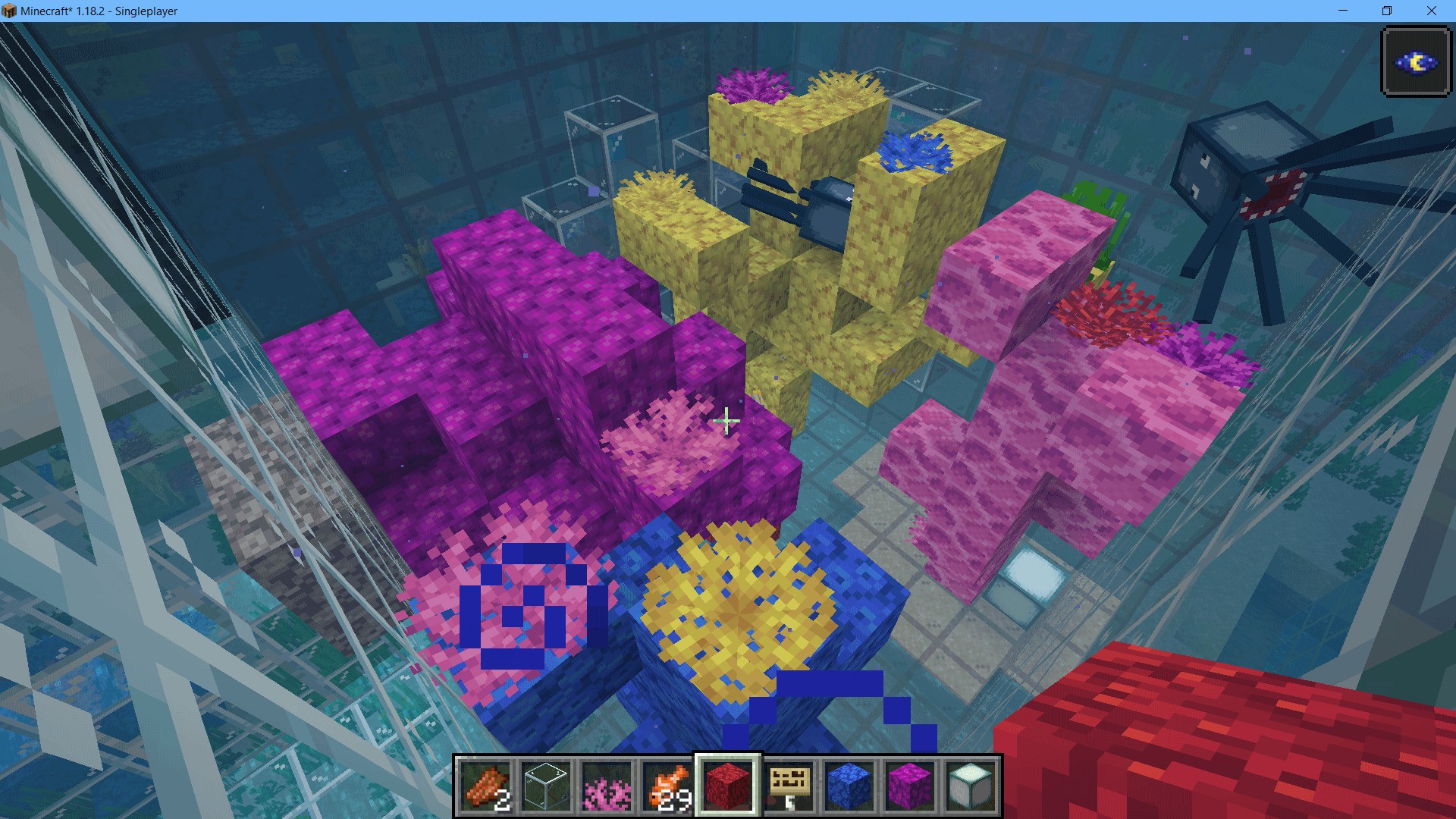Switch to the sign in the hotbar
The height and width of the screenshot is (819, 1456).
point(789,786)
